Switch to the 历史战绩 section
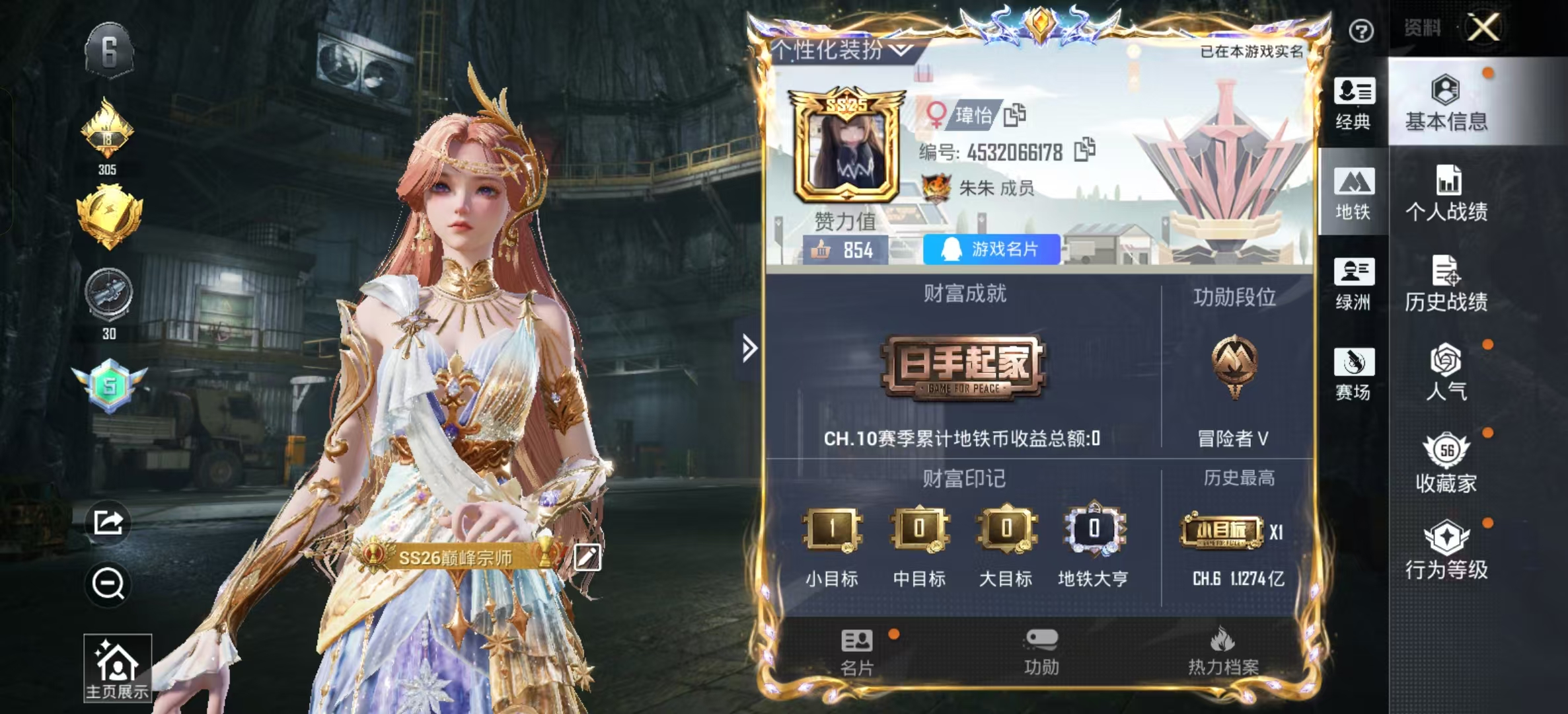 tap(1446, 284)
